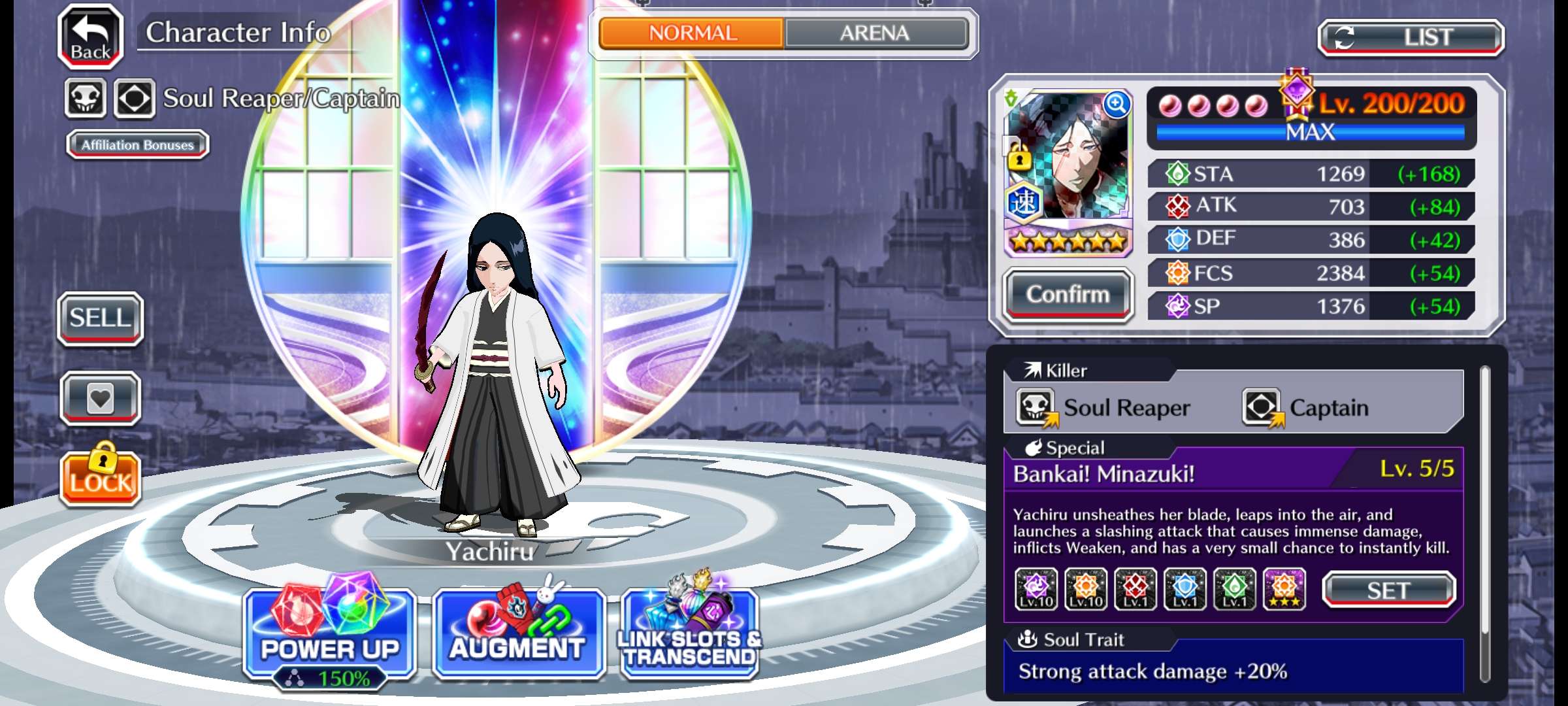Click the skull affiliation icon near title

[86, 99]
